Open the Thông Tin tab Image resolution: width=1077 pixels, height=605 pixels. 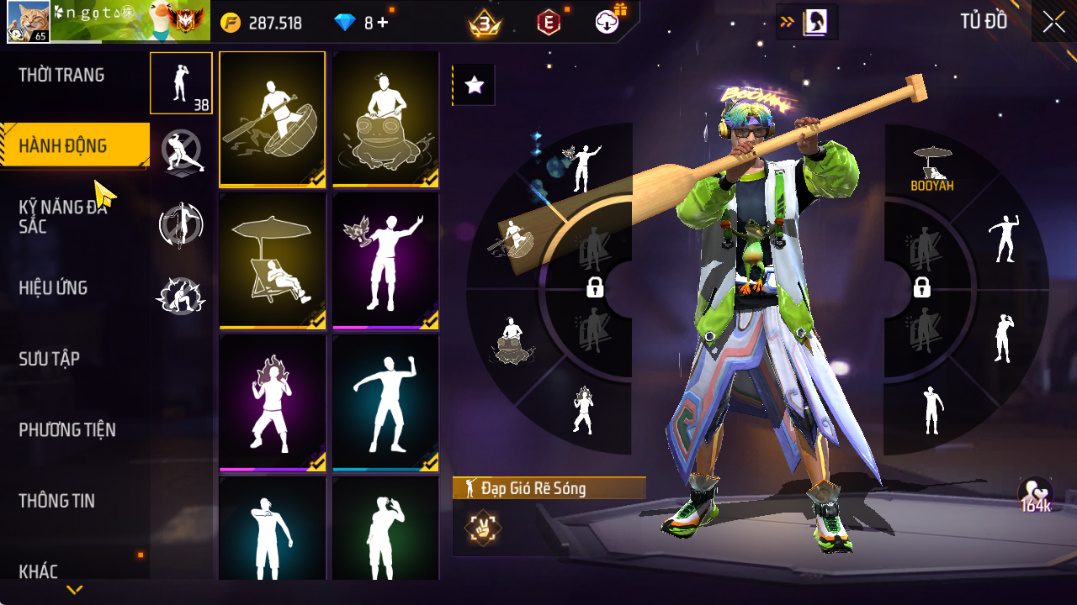tap(56, 501)
